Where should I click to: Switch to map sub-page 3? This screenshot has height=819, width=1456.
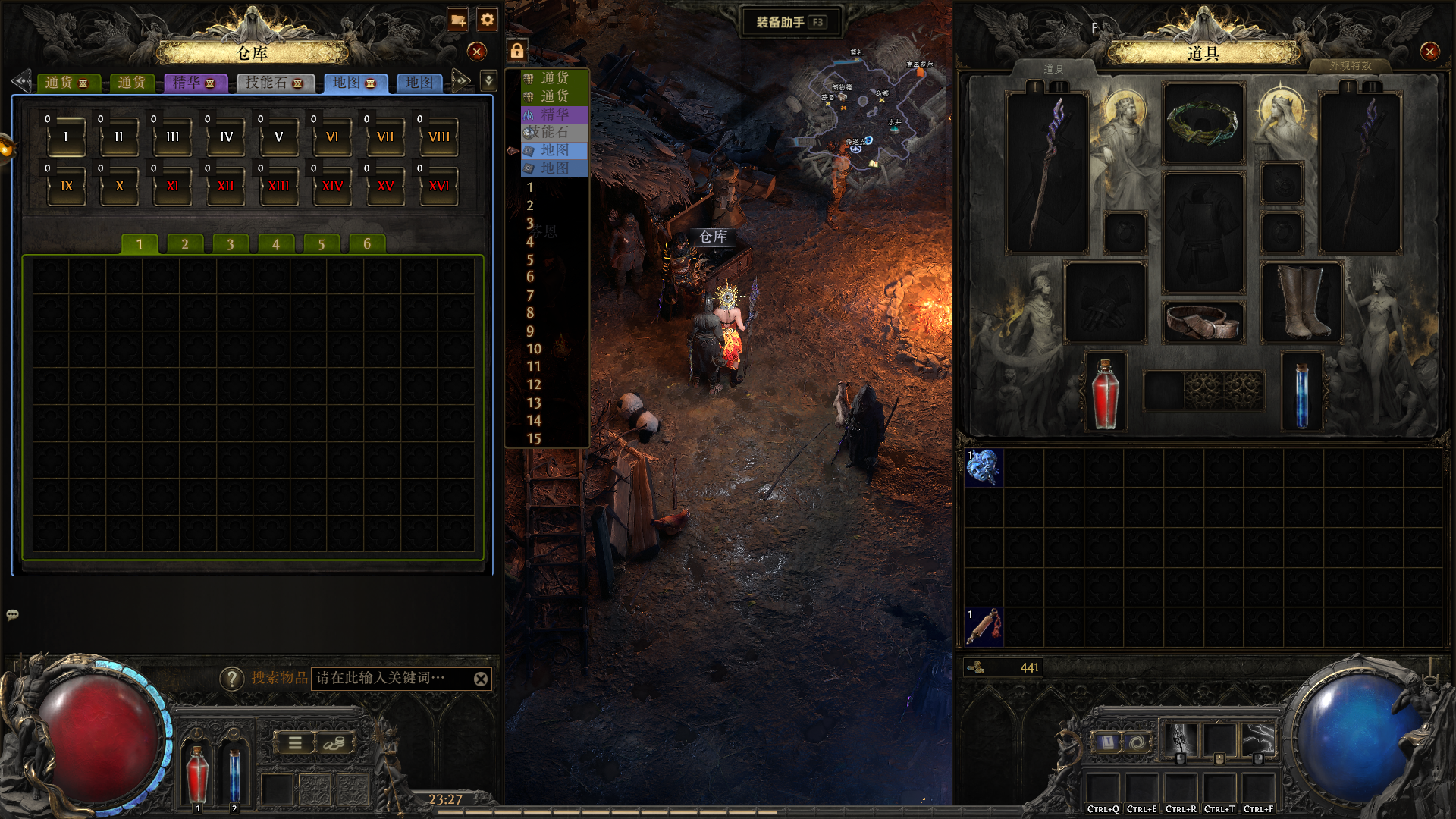pos(231,244)
